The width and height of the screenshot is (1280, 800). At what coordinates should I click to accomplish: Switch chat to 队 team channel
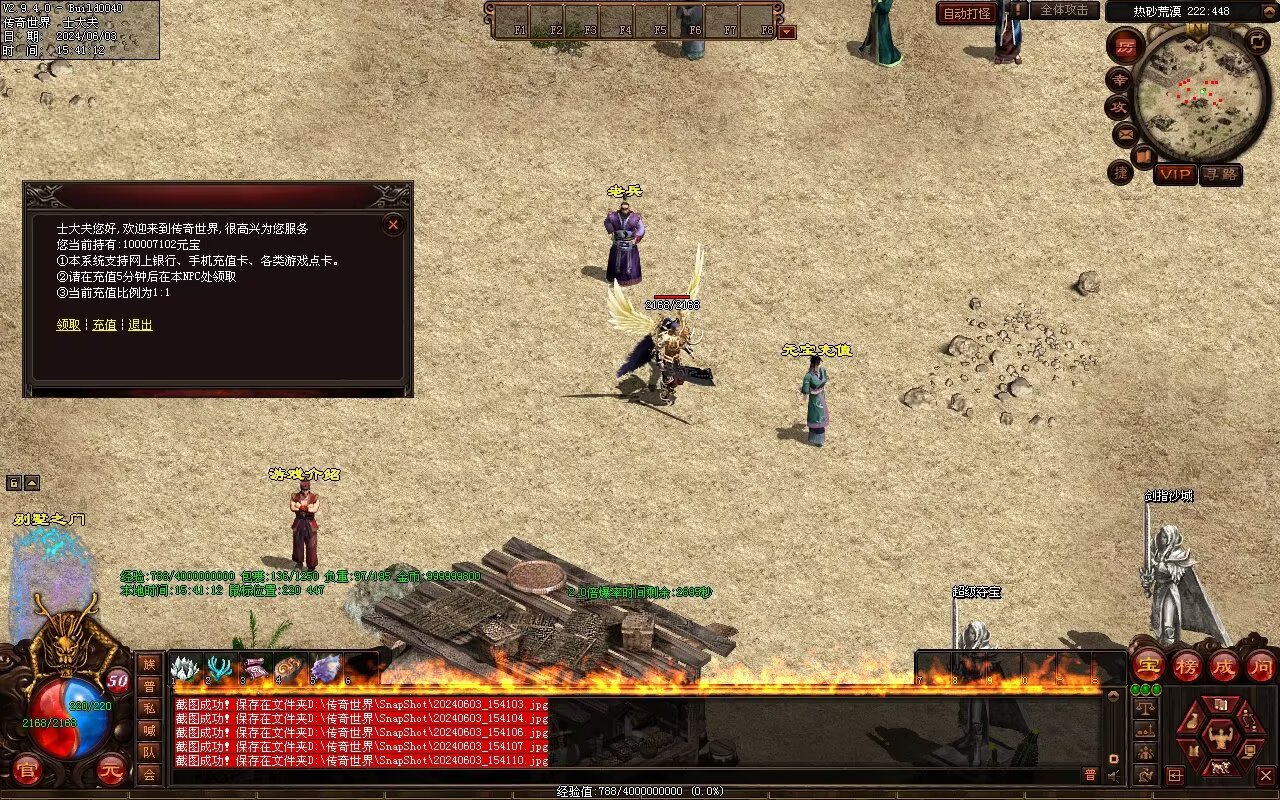click(x=149, y=752)
